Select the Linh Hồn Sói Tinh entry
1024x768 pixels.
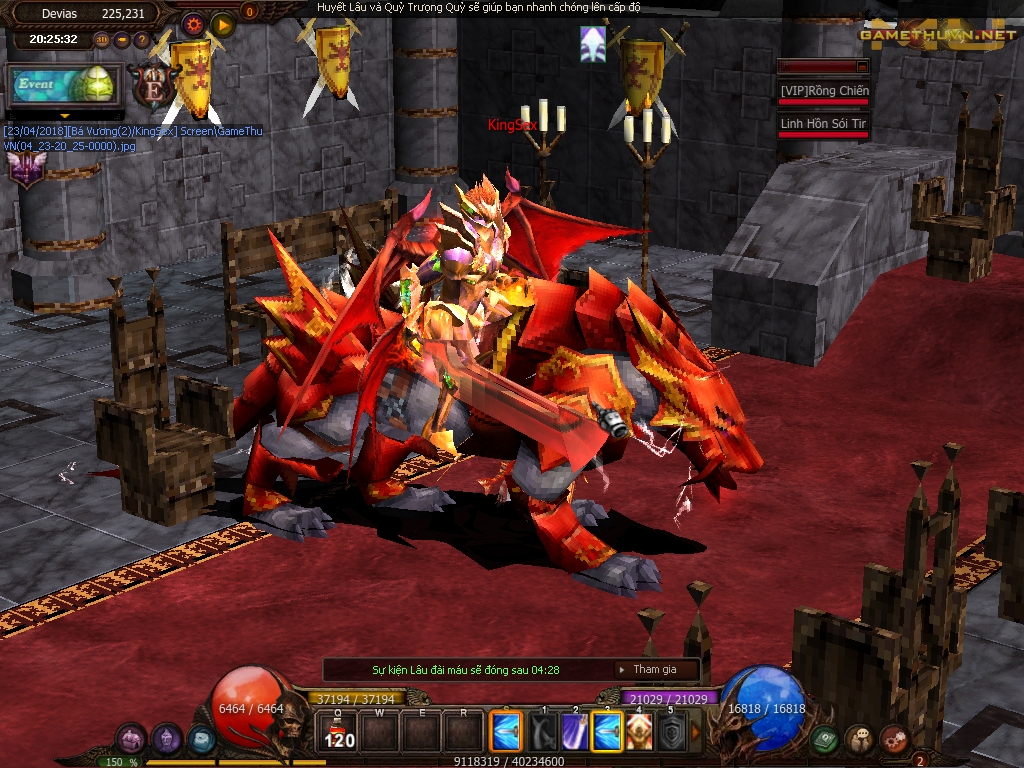[824, 124]
